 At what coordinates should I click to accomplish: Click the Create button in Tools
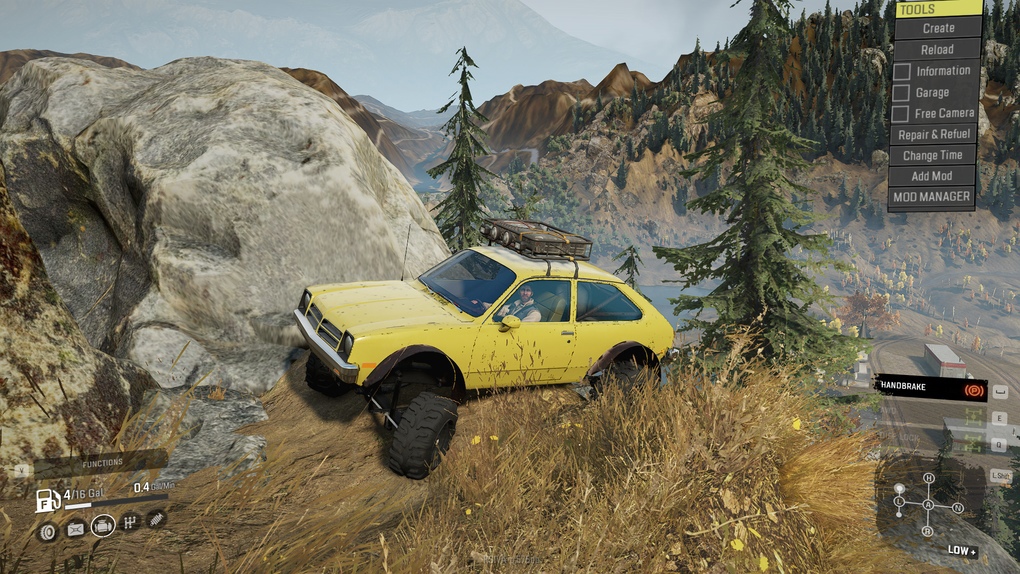click(937, 28)
